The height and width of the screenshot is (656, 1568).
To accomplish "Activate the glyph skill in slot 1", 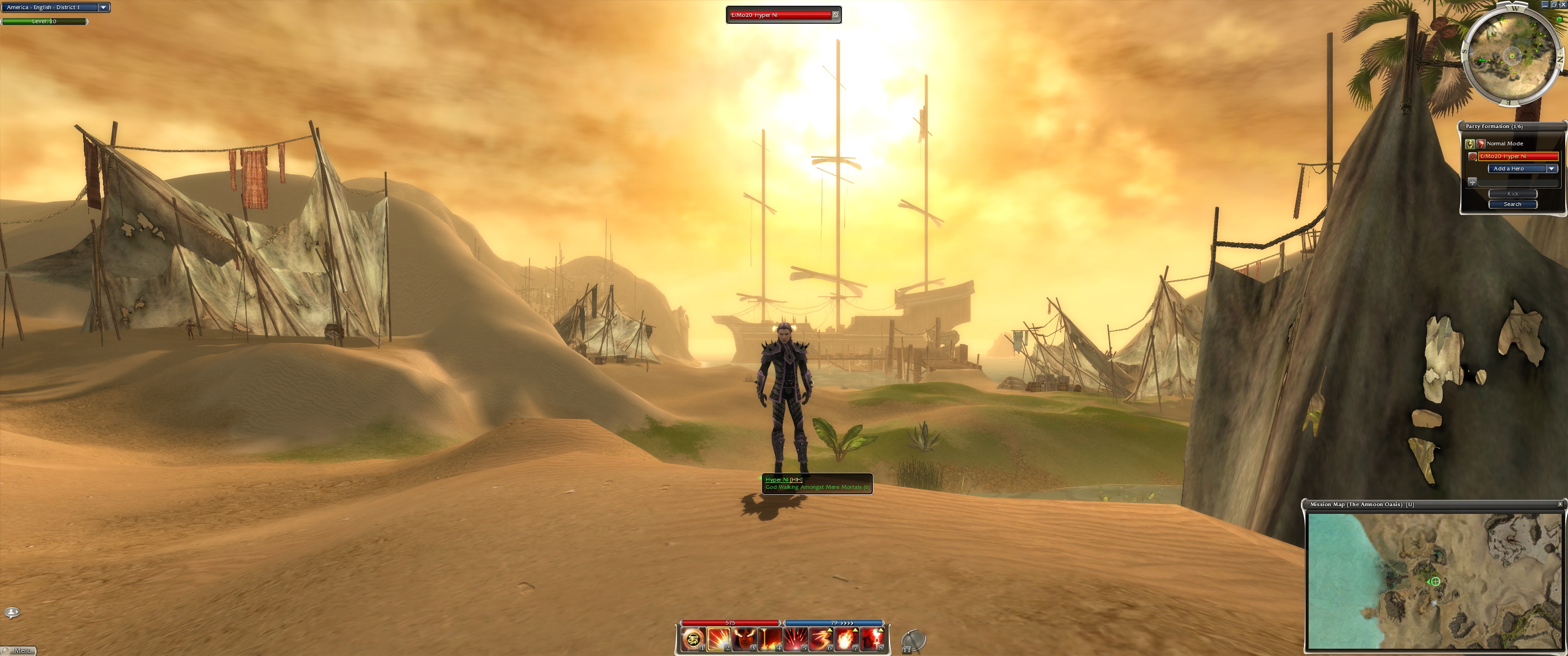I will click(693, 640).
